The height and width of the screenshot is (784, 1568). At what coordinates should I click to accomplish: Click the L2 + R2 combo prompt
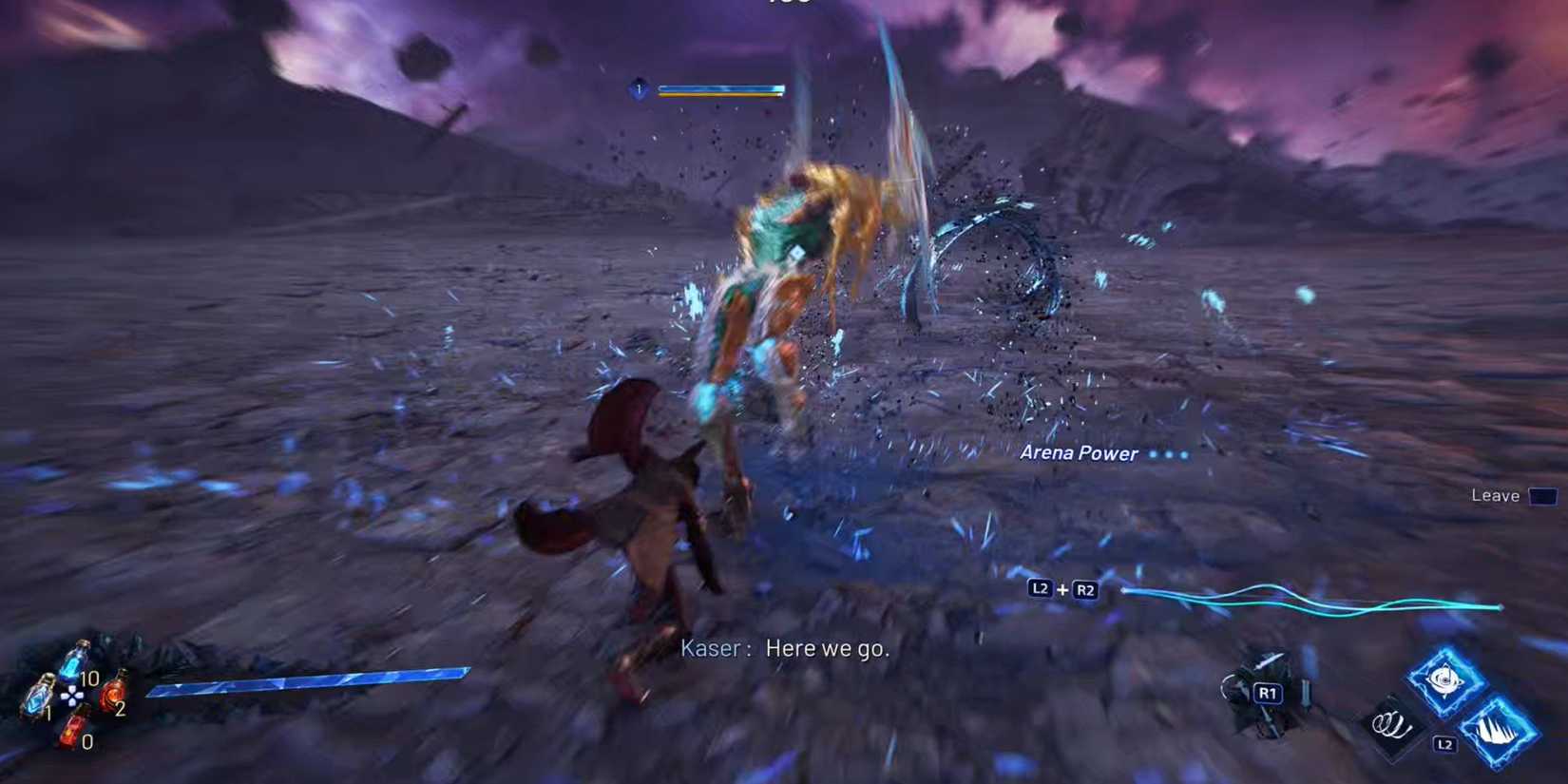(1061, 590)
